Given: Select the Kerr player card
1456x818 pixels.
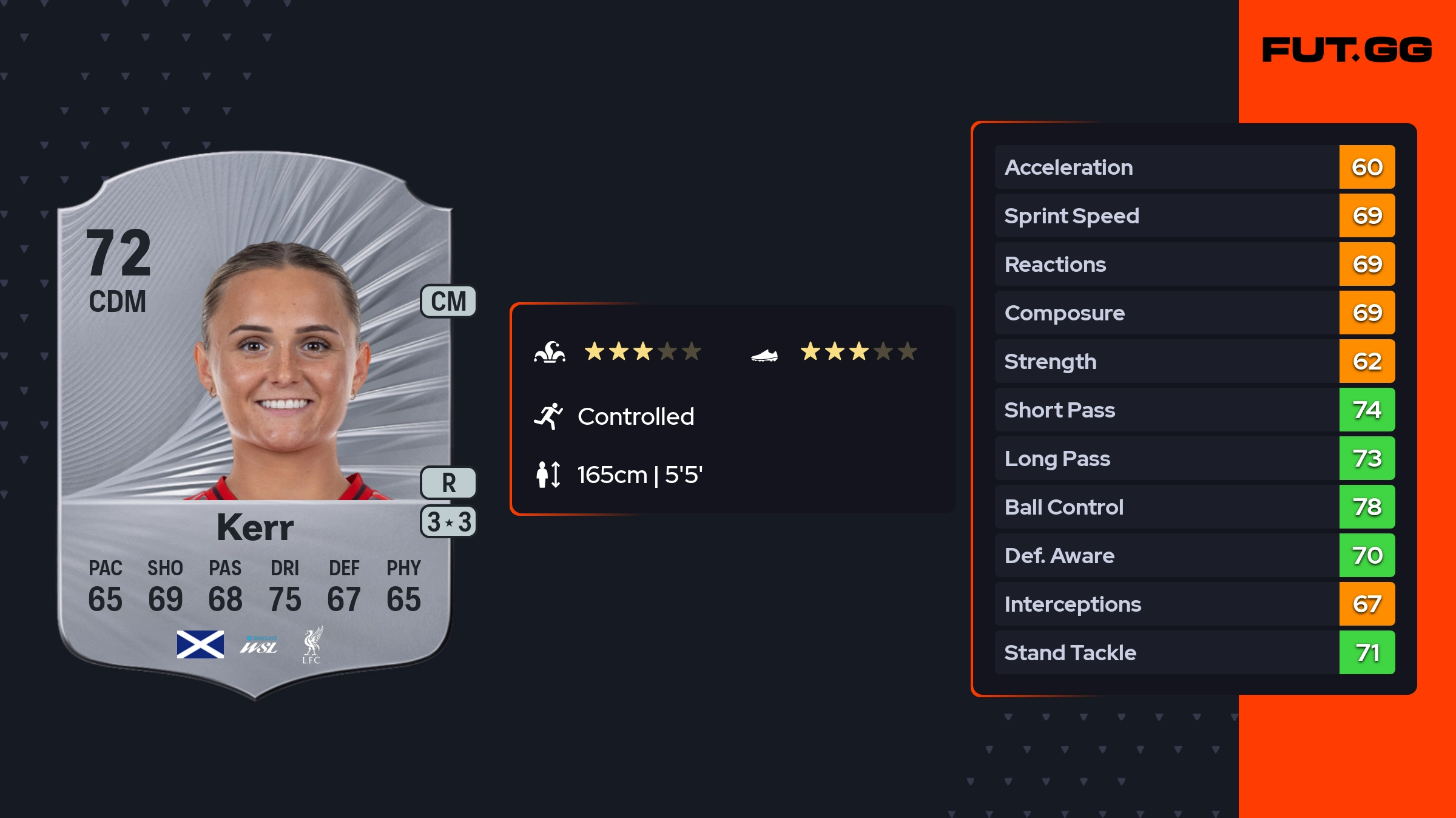Looking at the screenshot, I should (255, 425).
